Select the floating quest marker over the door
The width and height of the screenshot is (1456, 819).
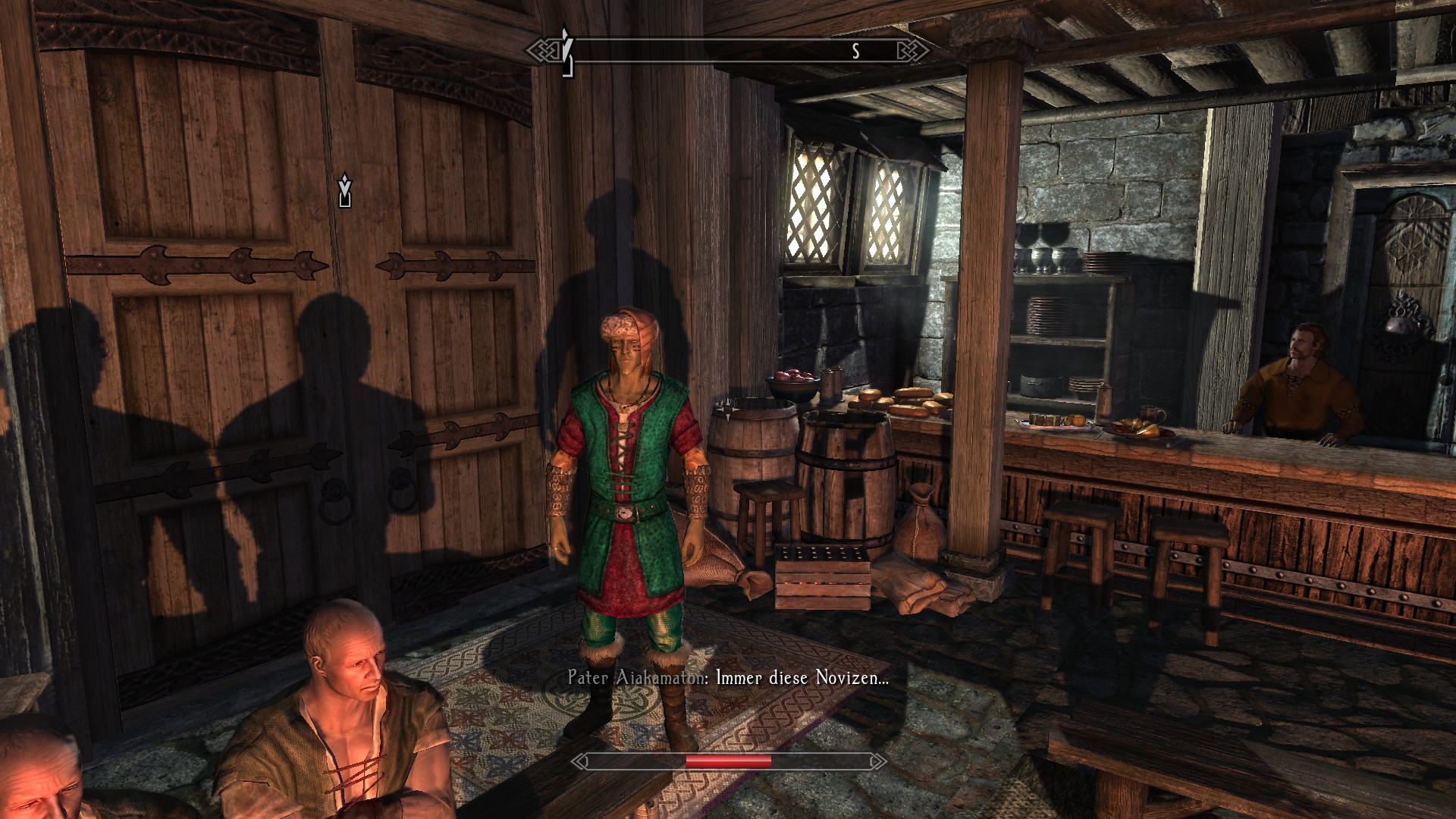[345, 190]
